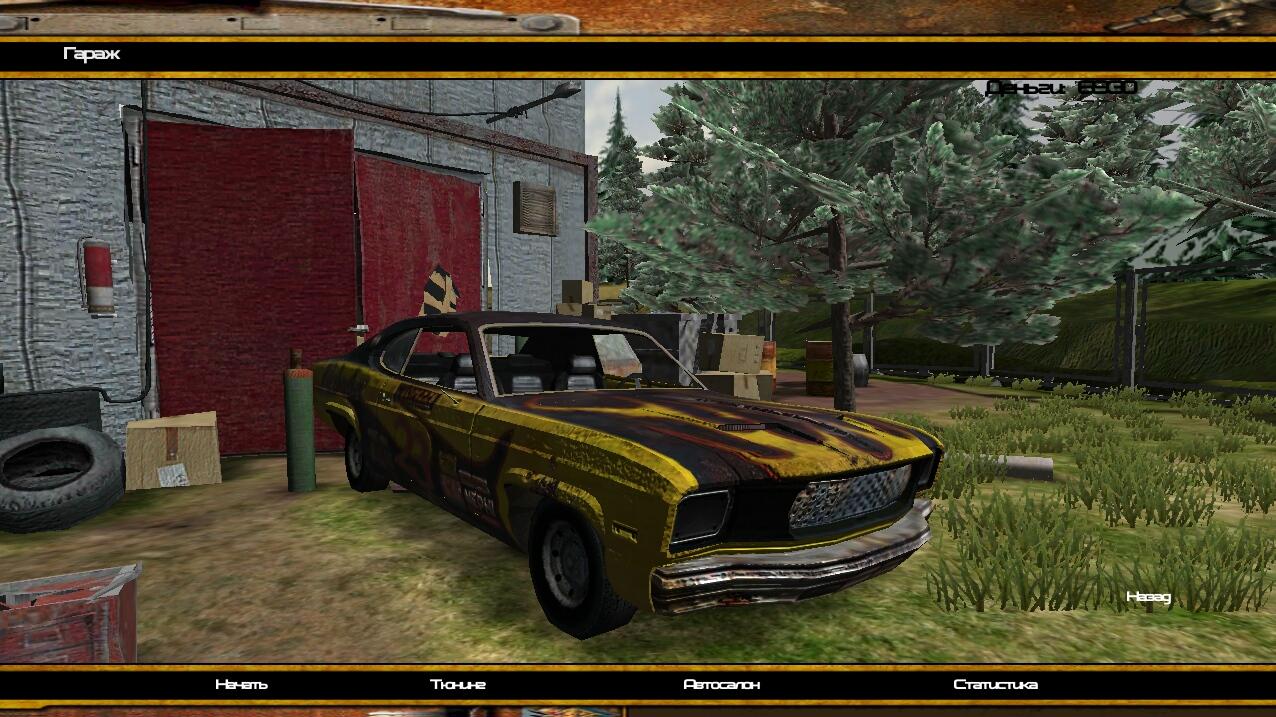The width and height of the screenshot is (1276, 717).
Task: Open the Тюнинг (Tuning) menu
Action: coord(458,685)
